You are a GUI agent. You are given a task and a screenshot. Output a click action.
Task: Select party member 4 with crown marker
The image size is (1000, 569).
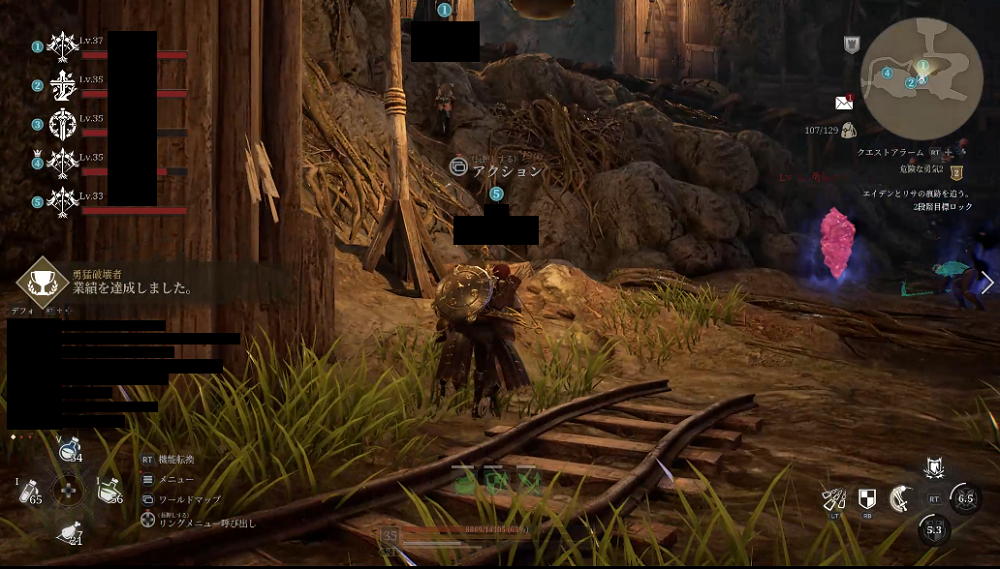63,162
